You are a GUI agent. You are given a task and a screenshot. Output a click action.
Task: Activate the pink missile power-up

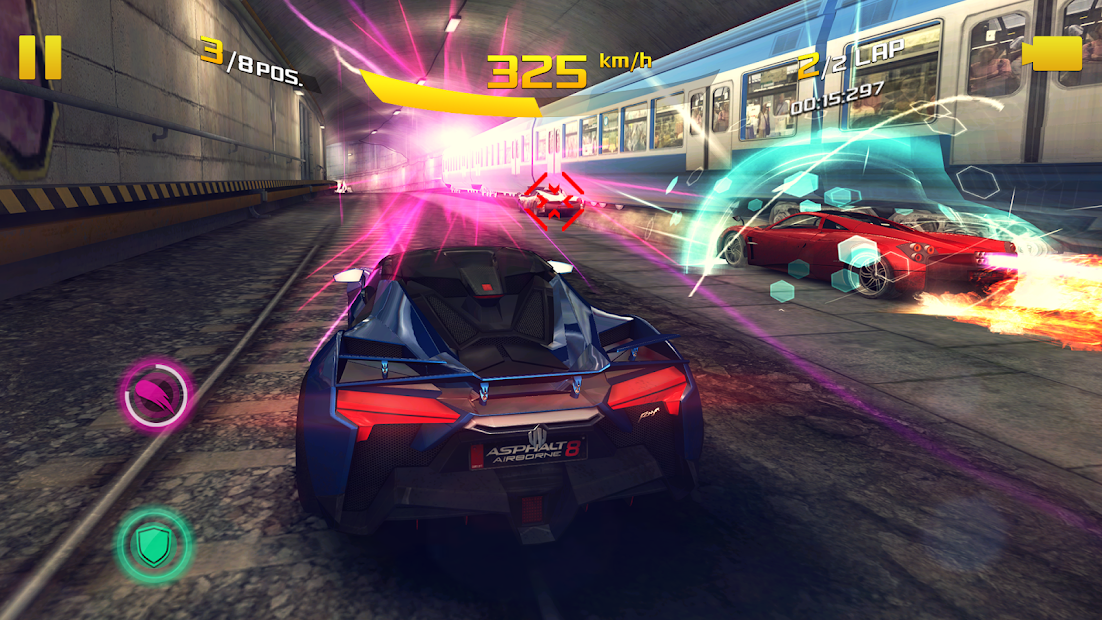click(x=155, y=396)
